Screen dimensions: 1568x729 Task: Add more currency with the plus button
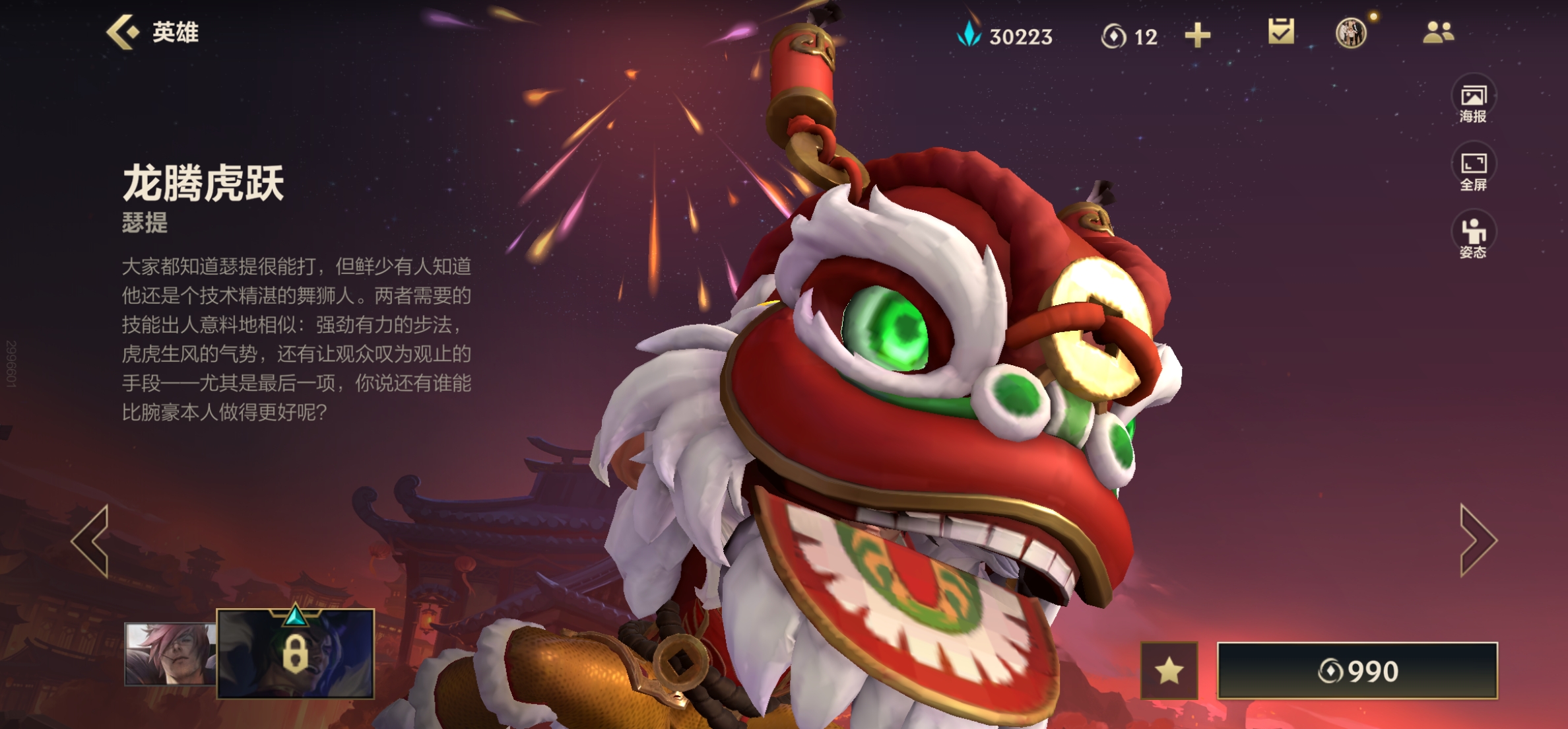click(1197, 35)
